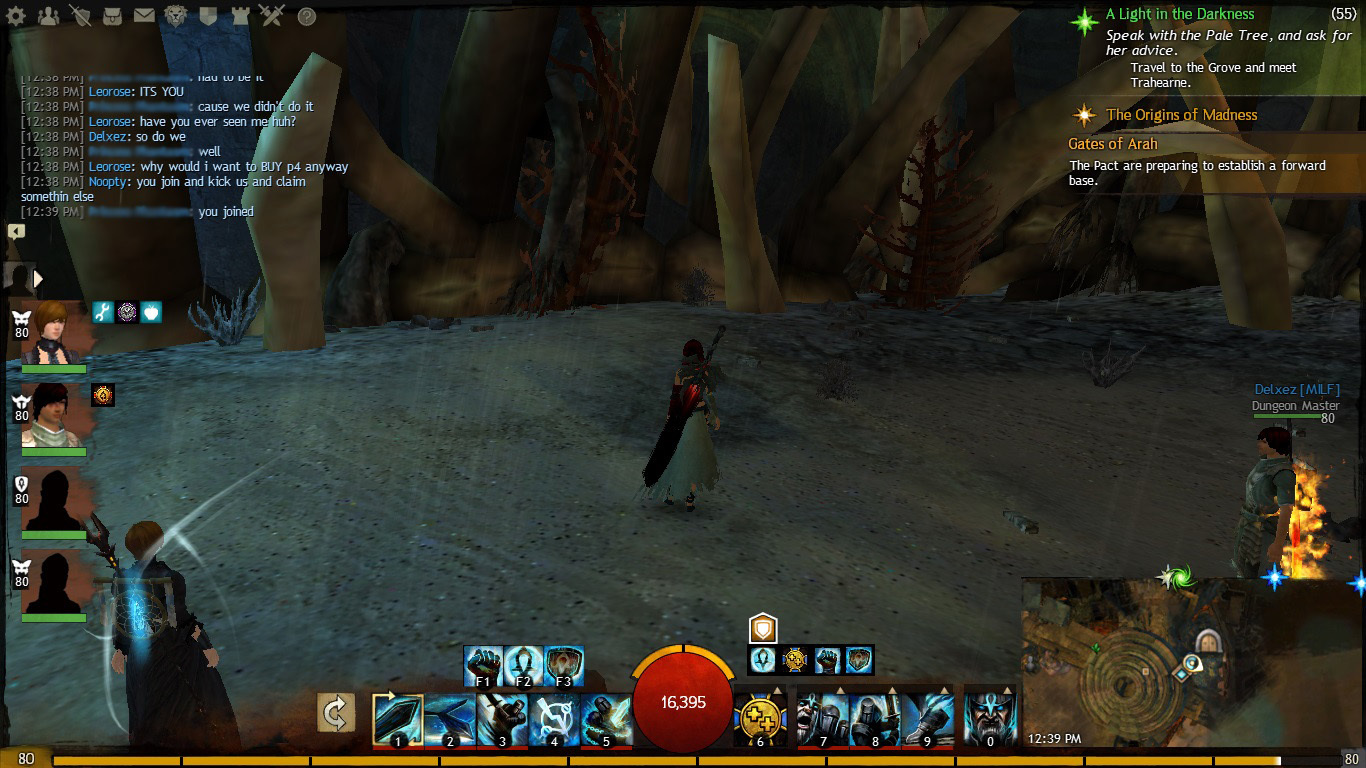Open the help question mark icon
The height and width of the screenshot is (768, 1366).
(307, 16)
